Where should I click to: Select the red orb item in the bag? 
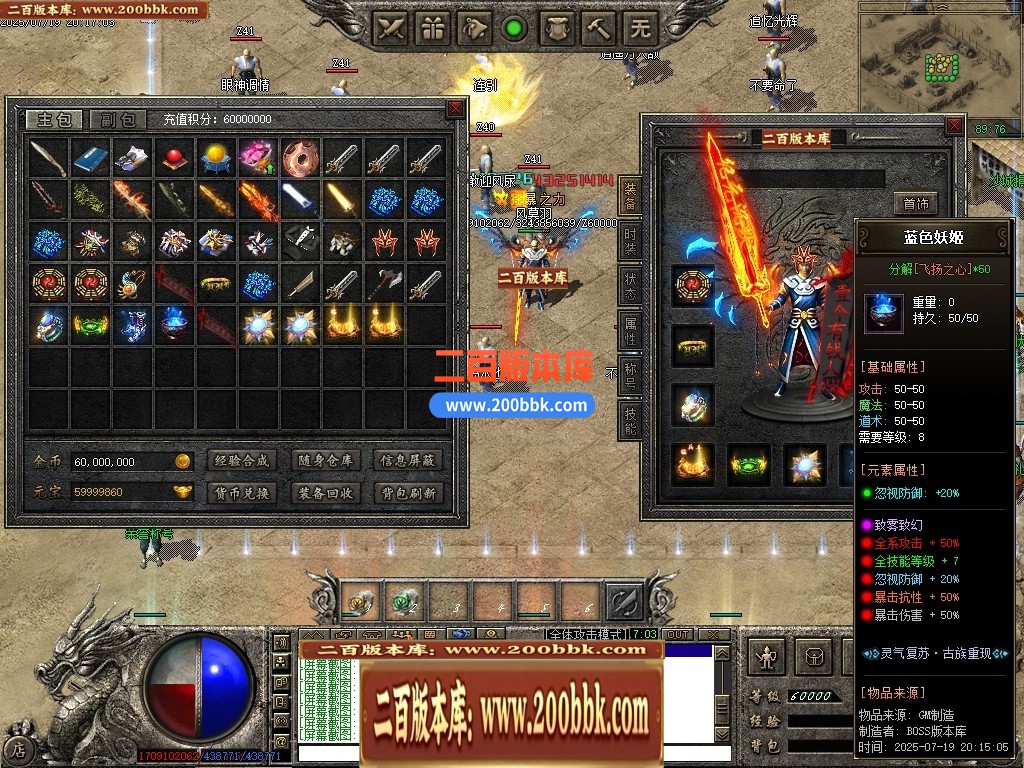pos(174,158)
